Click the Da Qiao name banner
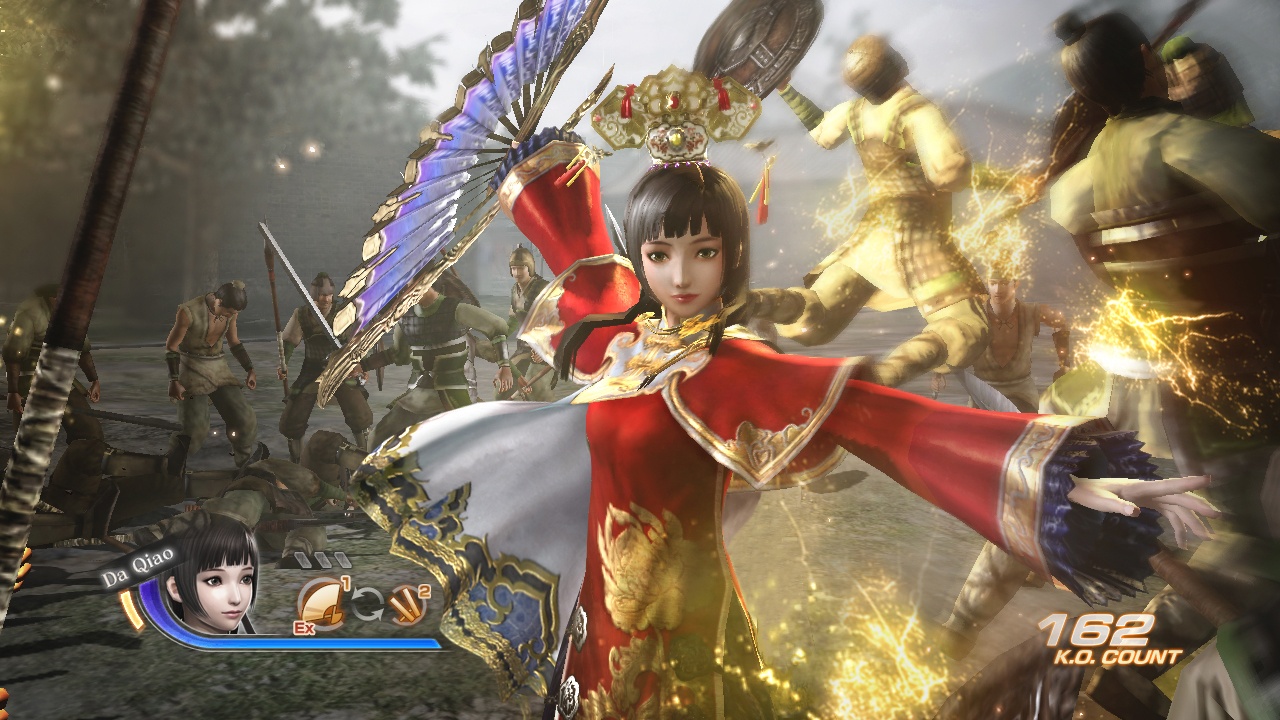Screen dimensions: 1280x720 point(136,566)
